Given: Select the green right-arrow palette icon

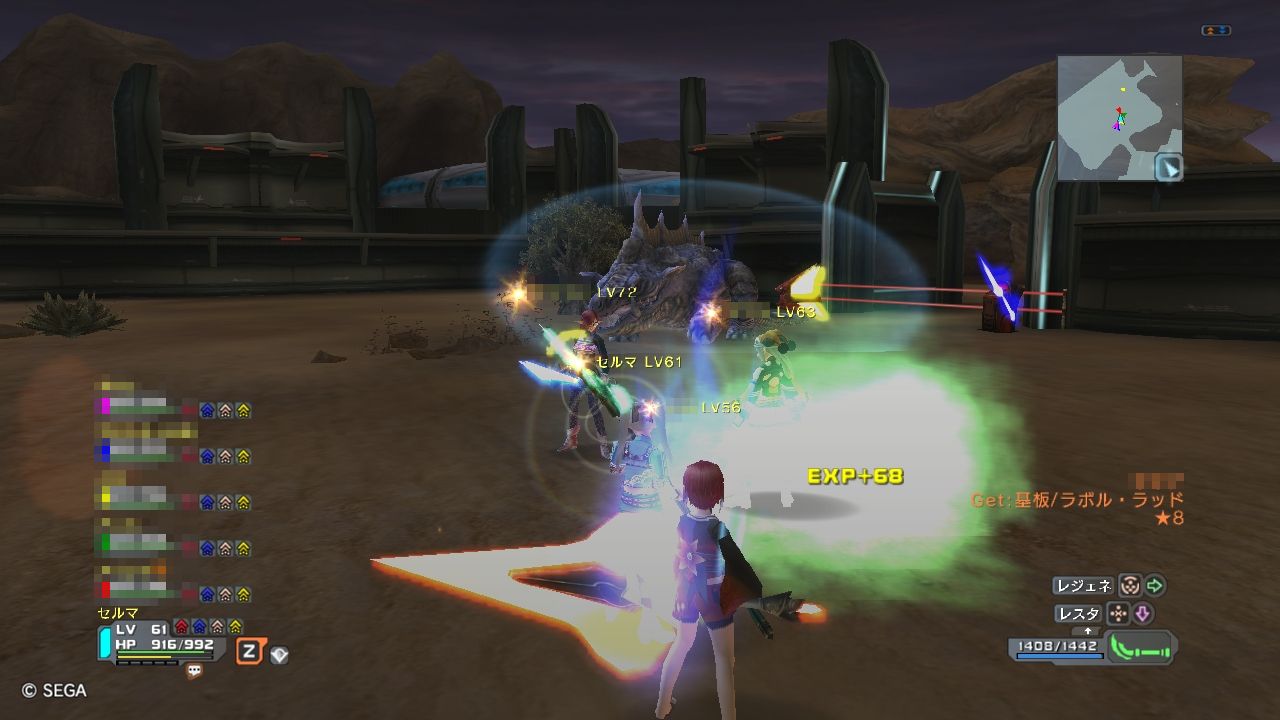Looking at the screenshot, I should (1155, 586).
